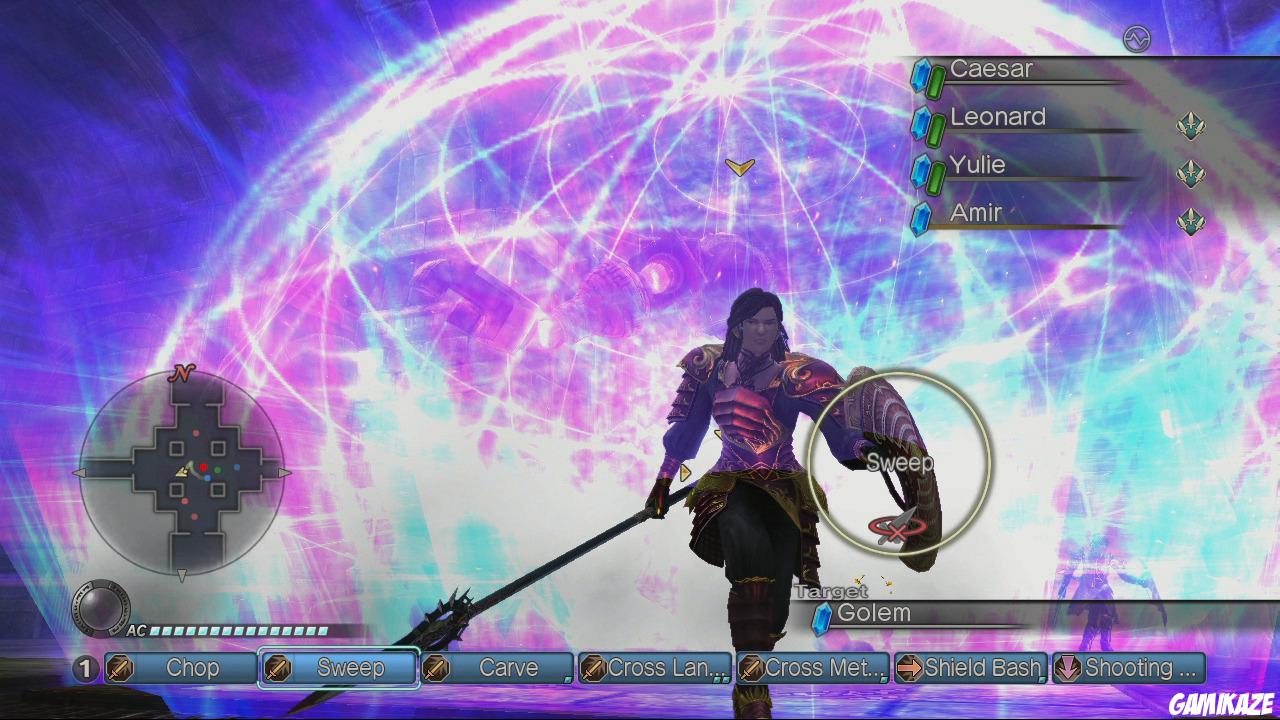Click the round orb gauge above AC
Viewport: 1280px width, 720px height.
tap(100, 607)
